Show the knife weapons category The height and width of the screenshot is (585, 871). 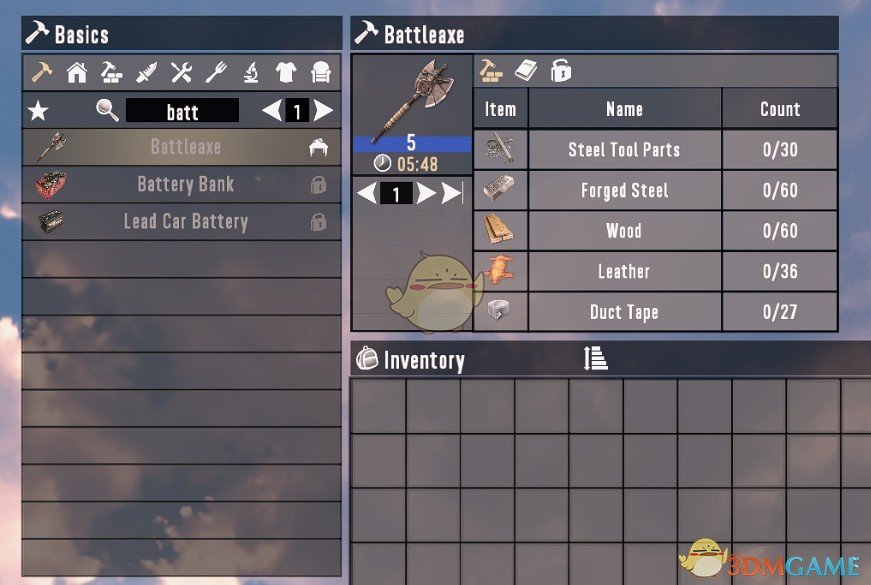146,72
